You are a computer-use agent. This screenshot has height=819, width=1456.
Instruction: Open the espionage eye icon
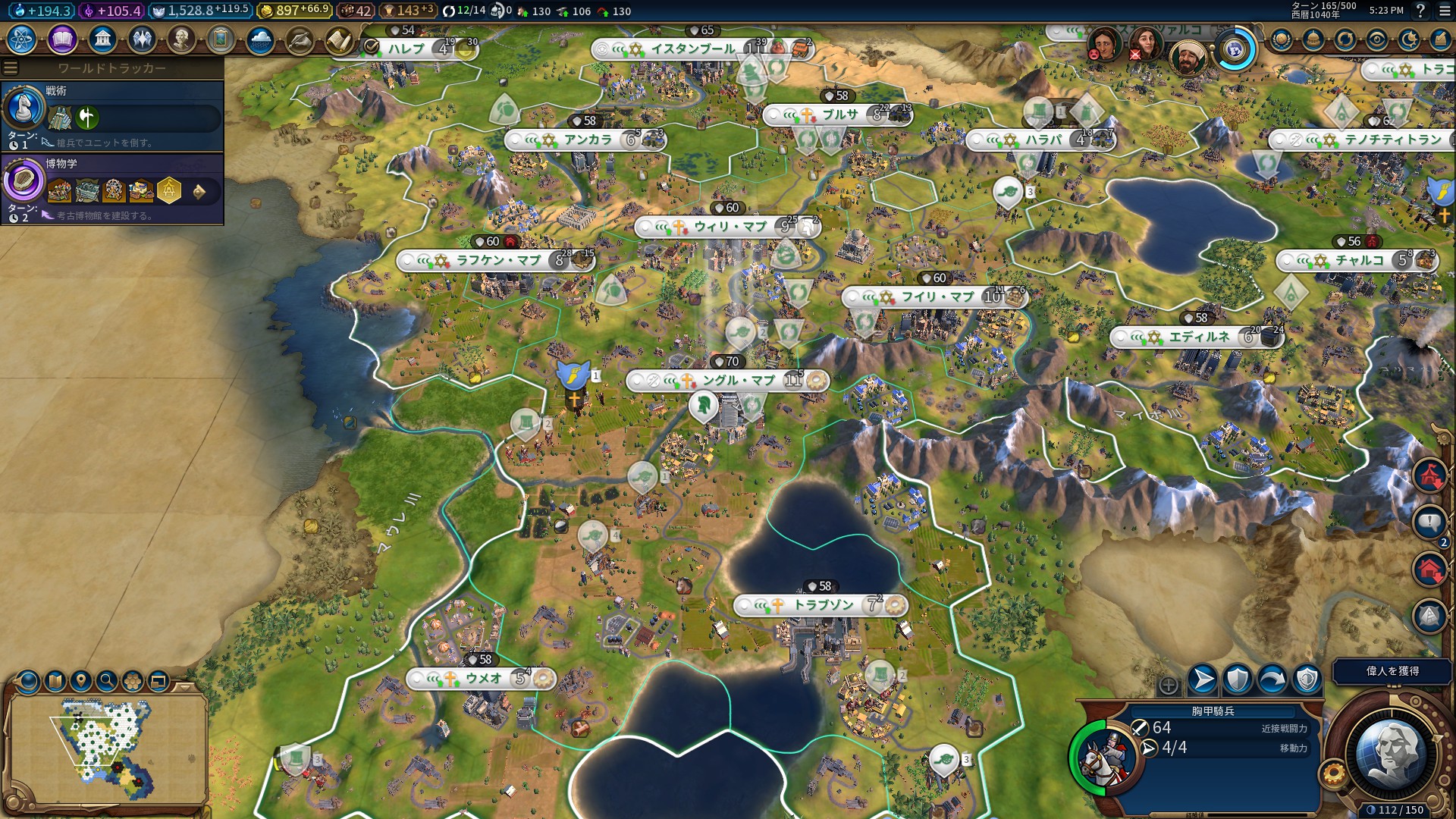[x=1377, y=39]
